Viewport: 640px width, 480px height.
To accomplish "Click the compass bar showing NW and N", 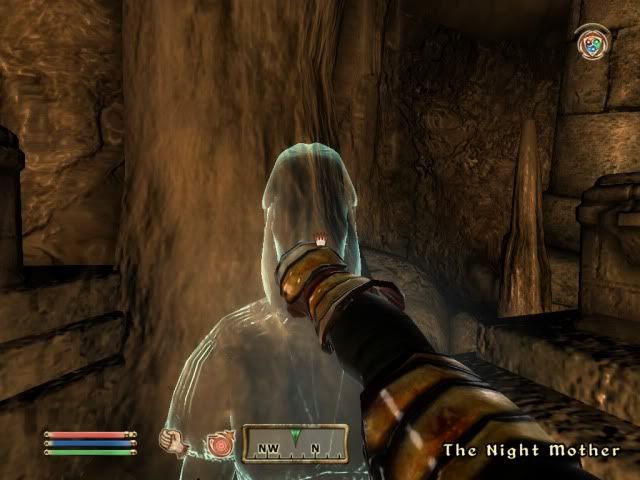I will pyautogui.click(x=295, y=443).
